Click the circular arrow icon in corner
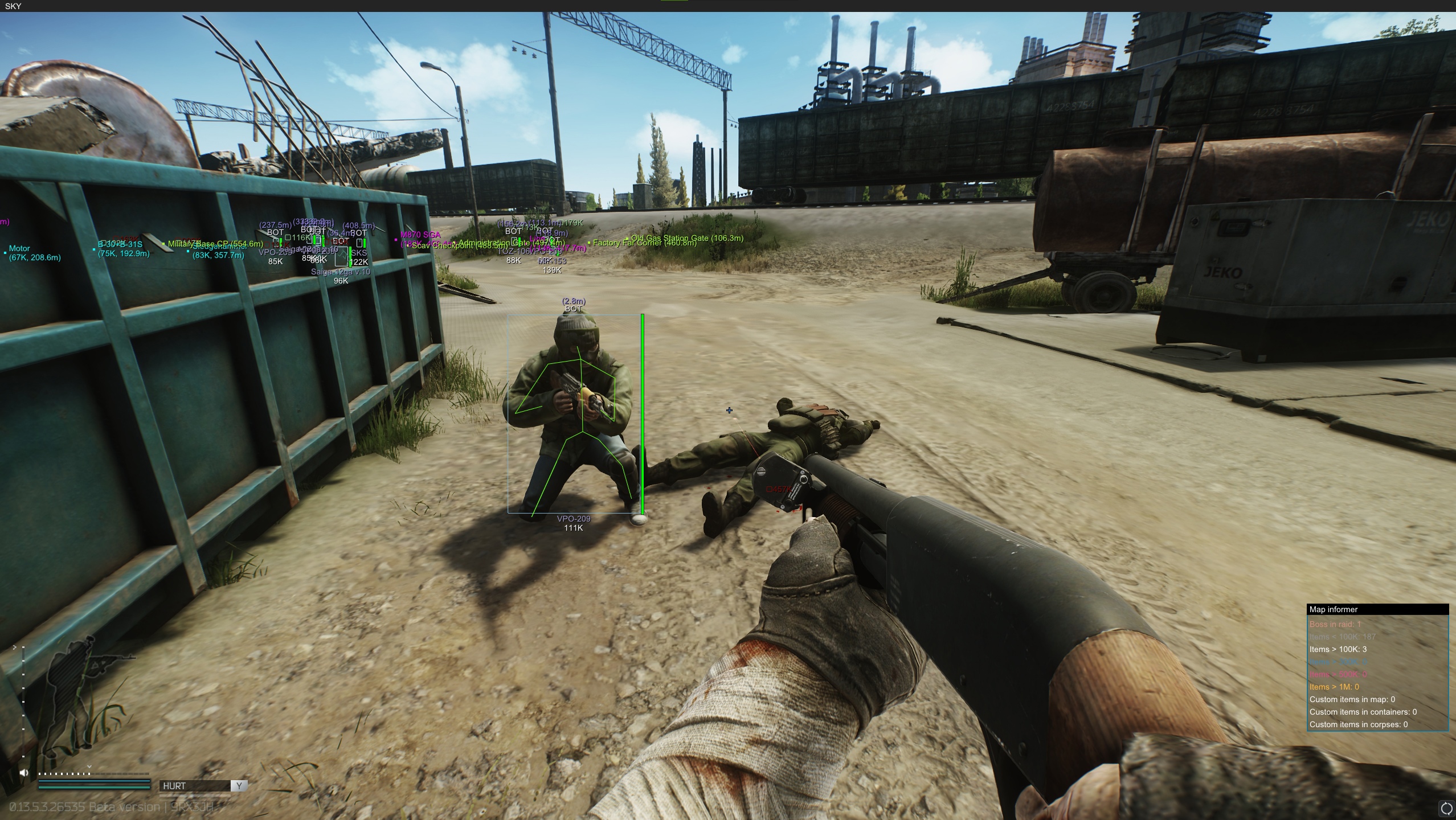The height and width of the screenshot is (820, 1456). (1446, 808)
